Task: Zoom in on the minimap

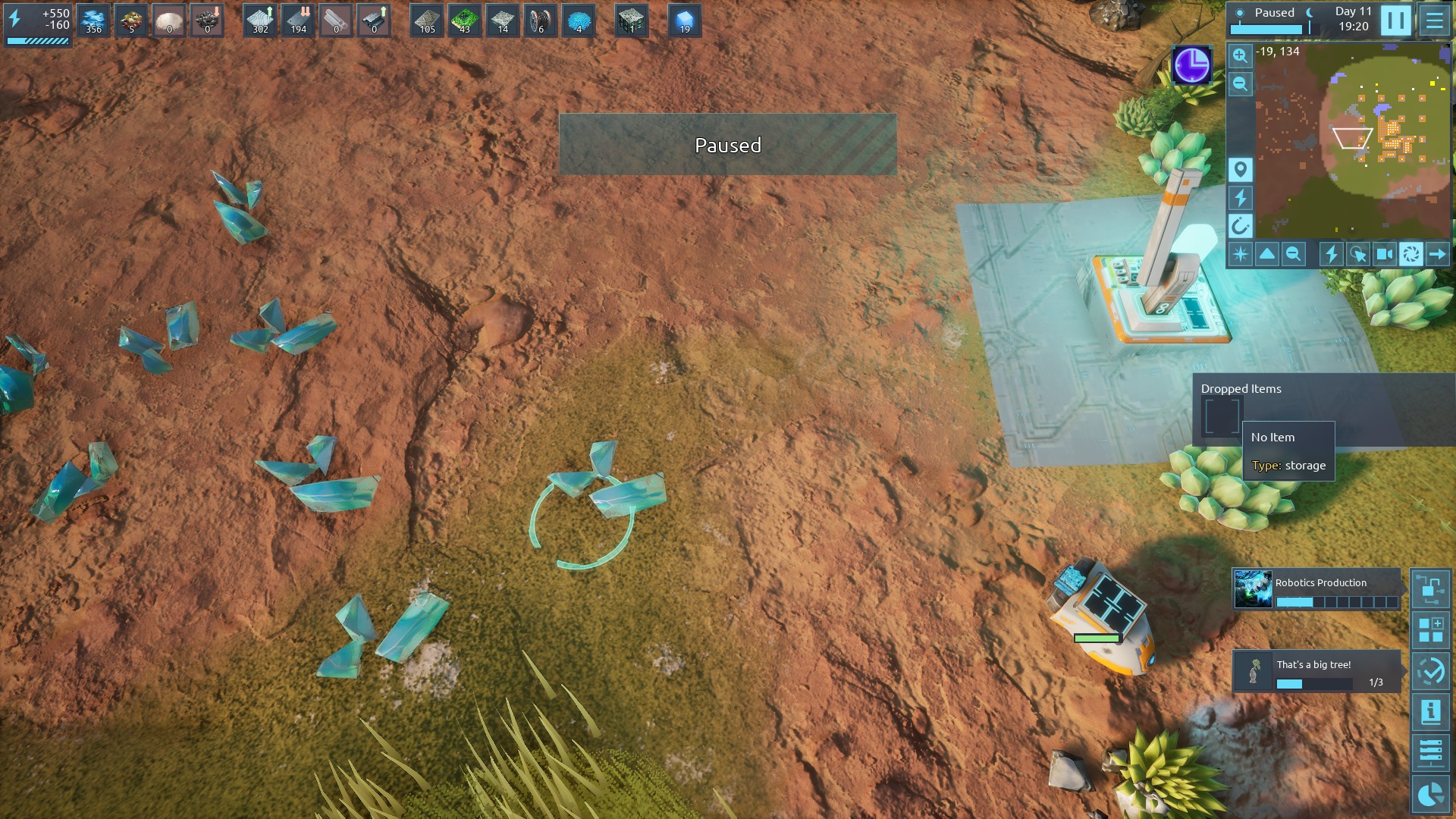Action: click(x=1240, y=55)
